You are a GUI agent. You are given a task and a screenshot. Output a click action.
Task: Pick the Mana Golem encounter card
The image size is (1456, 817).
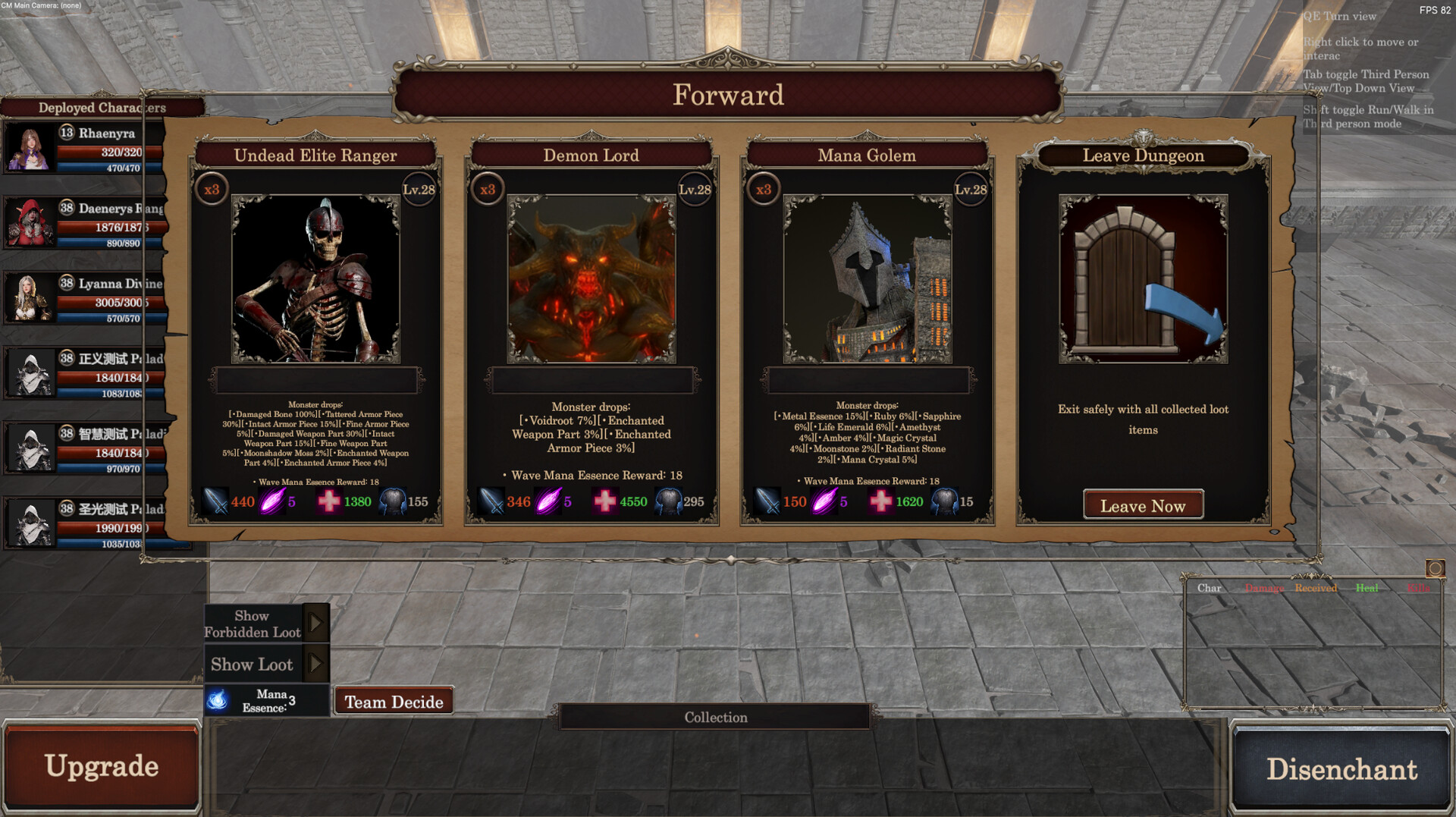pos(867,279)
